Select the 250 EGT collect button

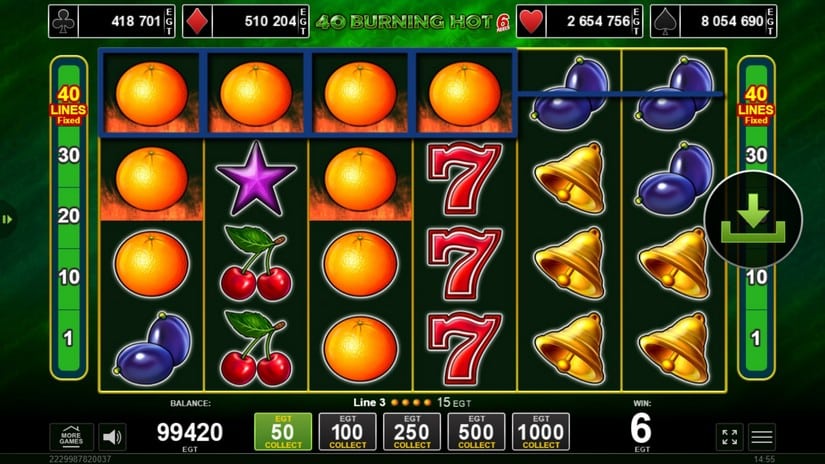(x=412, y=432)
